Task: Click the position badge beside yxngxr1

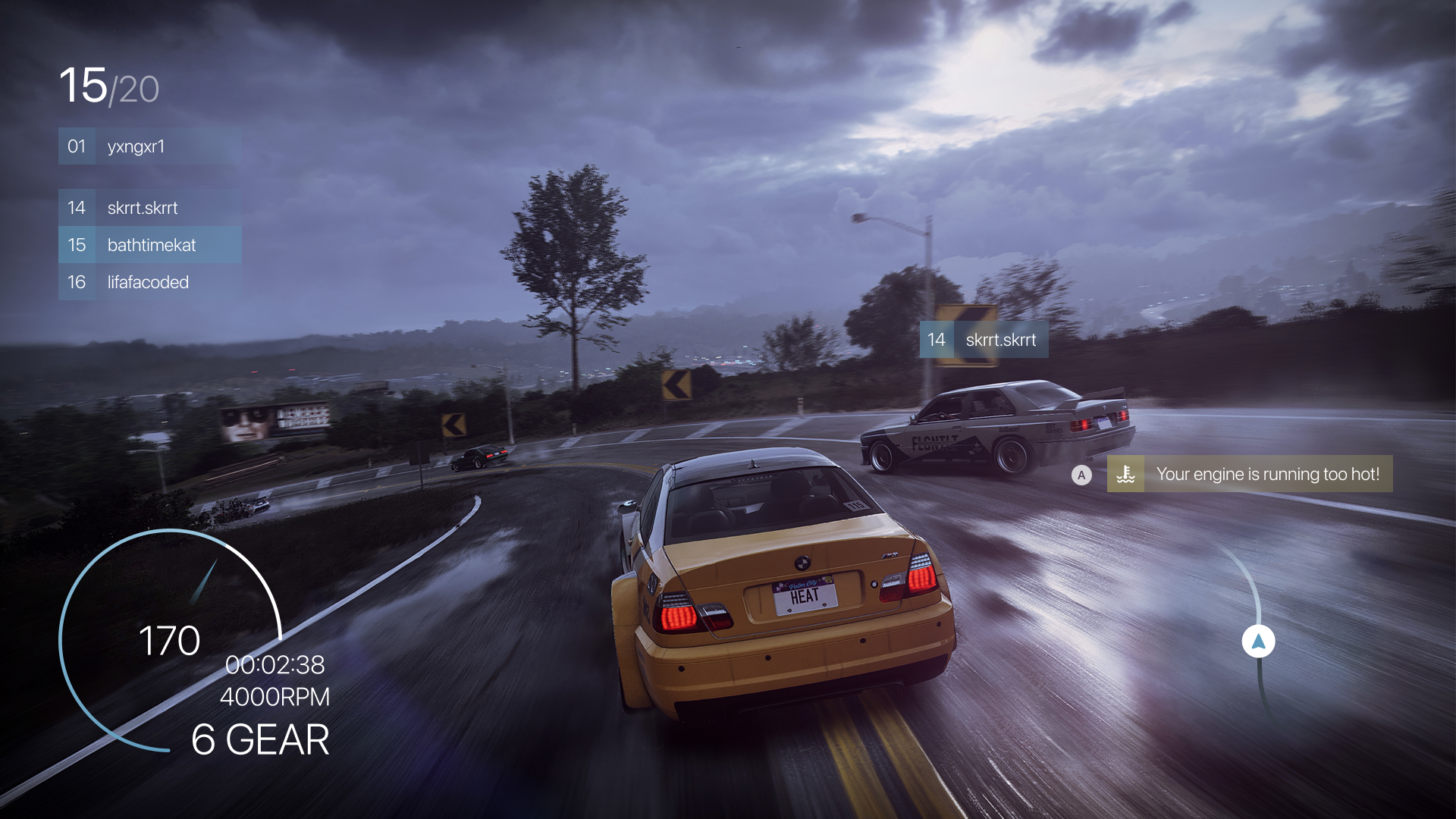Action: coord(77,146)
